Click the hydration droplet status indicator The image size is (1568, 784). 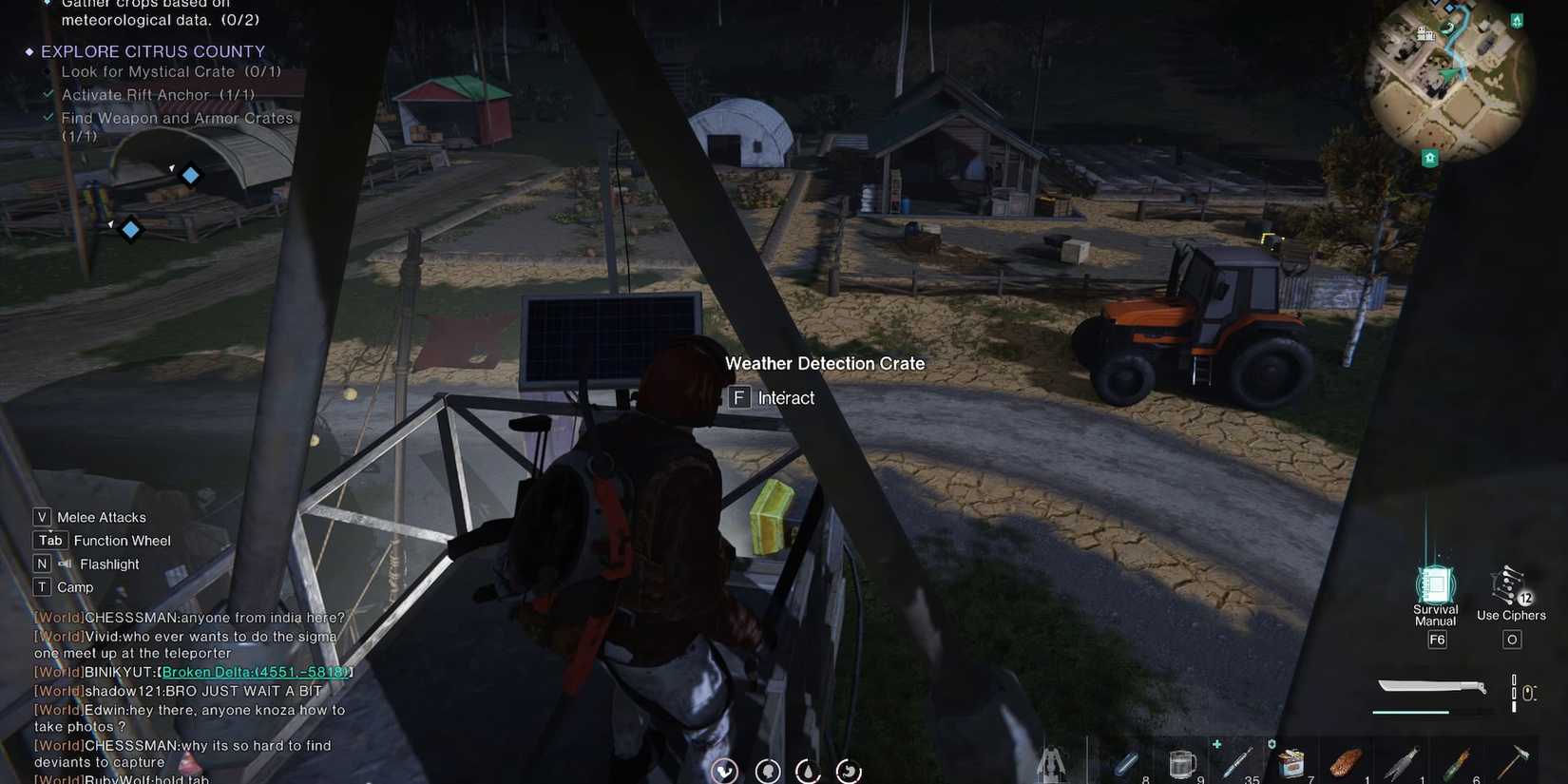(x=808, y=771)
